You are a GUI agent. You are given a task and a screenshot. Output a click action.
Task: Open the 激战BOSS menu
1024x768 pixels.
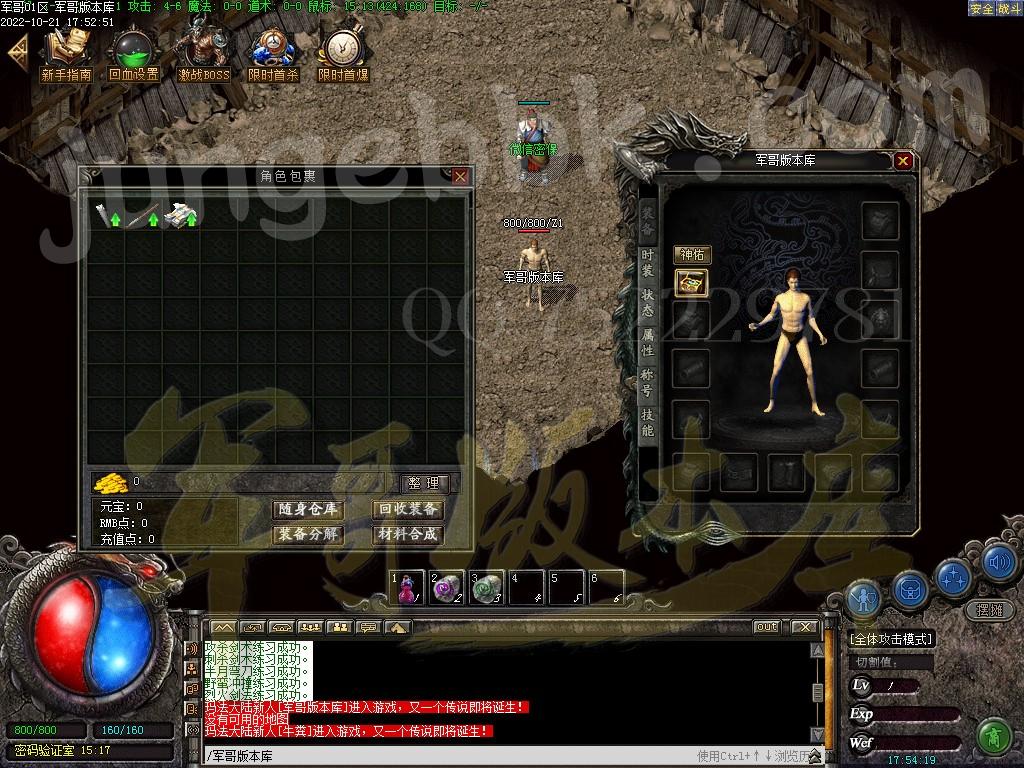pos(204,56)
